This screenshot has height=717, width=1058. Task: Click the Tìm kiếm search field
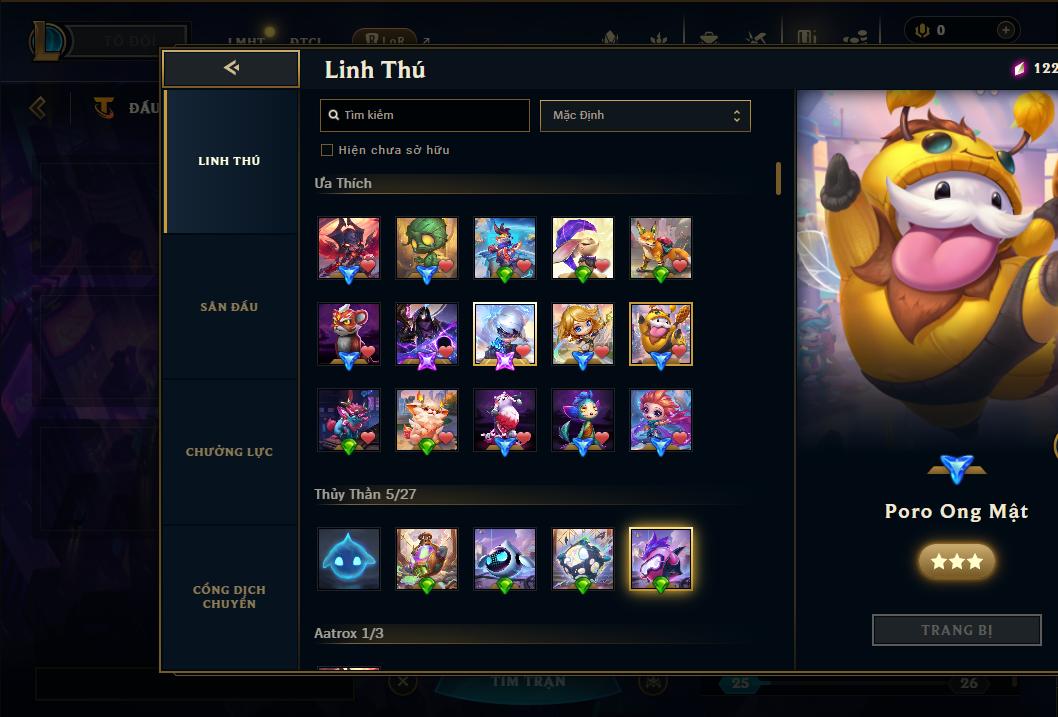click(x=425, y=115)
